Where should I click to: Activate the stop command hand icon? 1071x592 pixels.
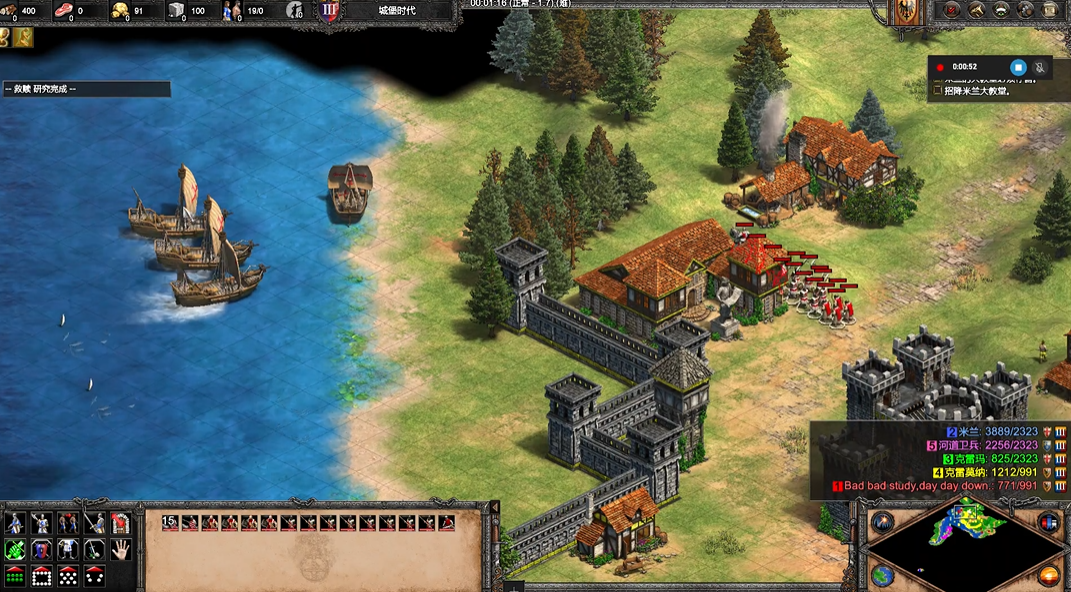coord(120,549)
